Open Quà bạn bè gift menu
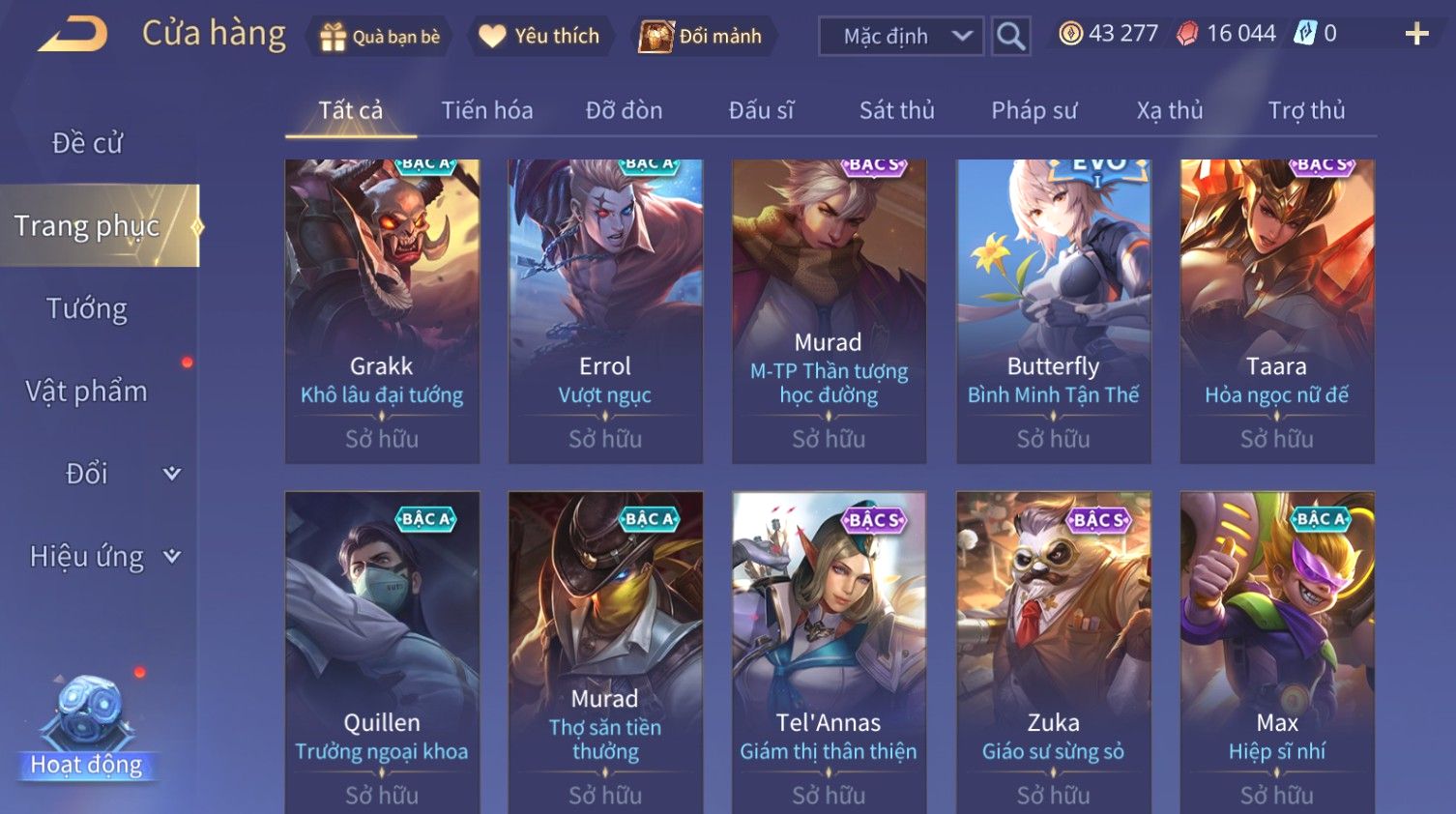This screenshot has height=814, width=1456. pos(380,37)
